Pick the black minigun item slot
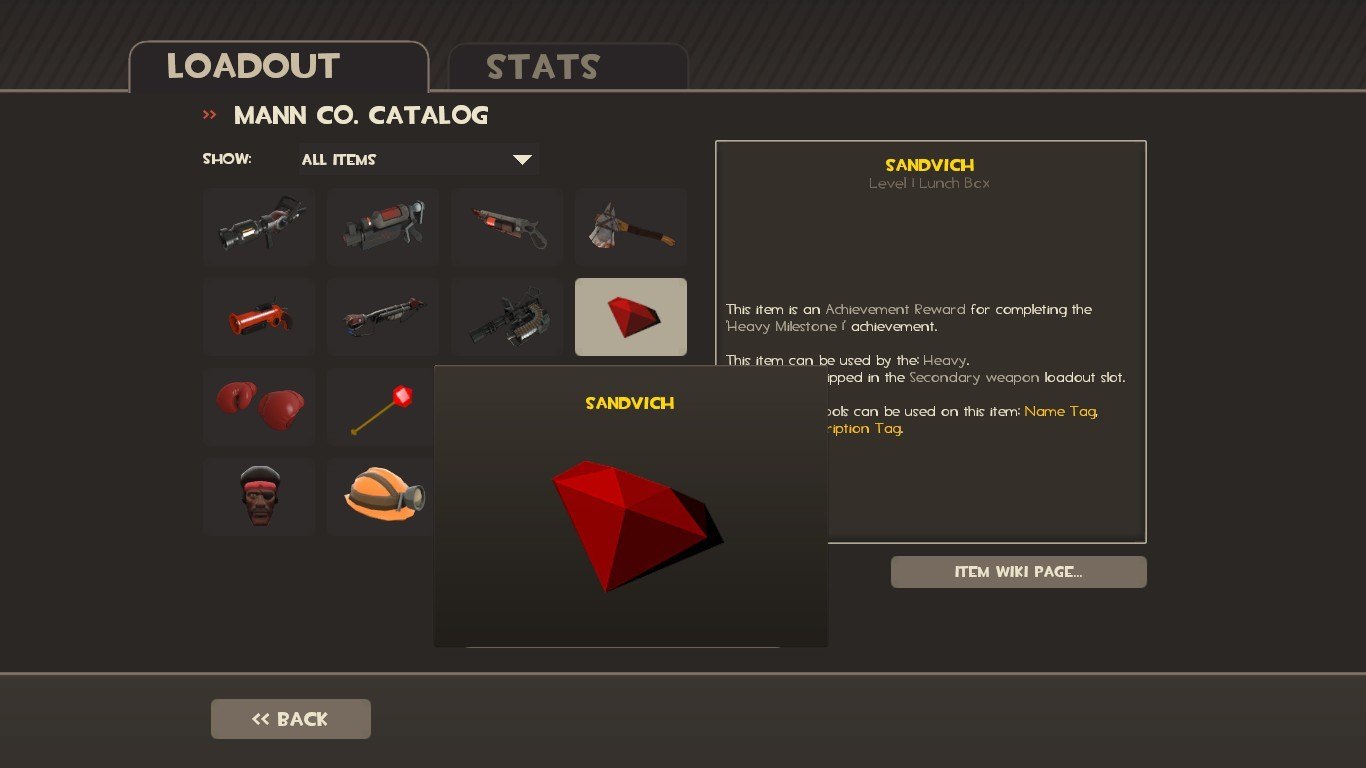Image resolution: width=1366 pixels, height=768 pixels. click(507, 317)
